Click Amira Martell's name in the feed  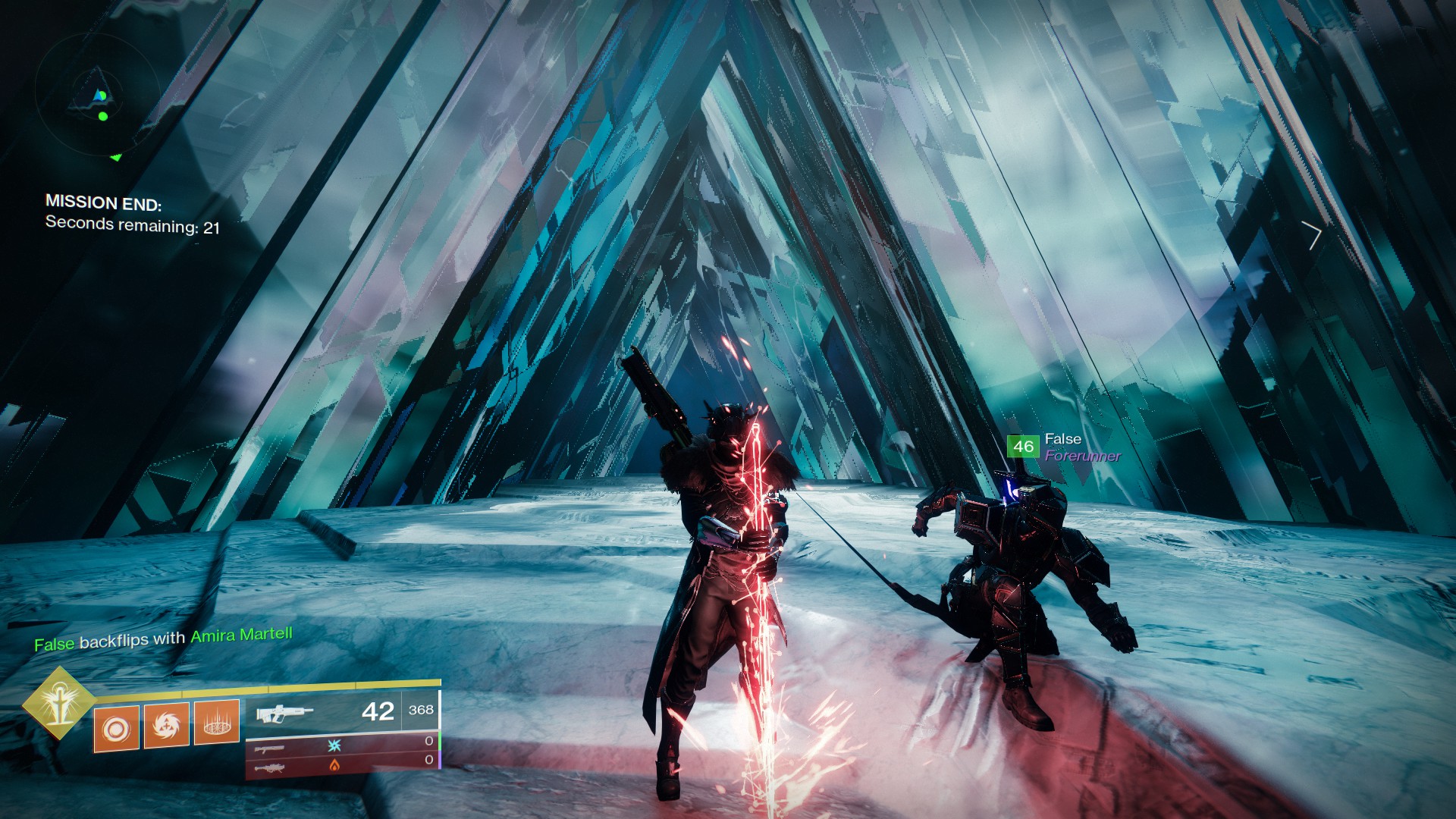point(241,635)
